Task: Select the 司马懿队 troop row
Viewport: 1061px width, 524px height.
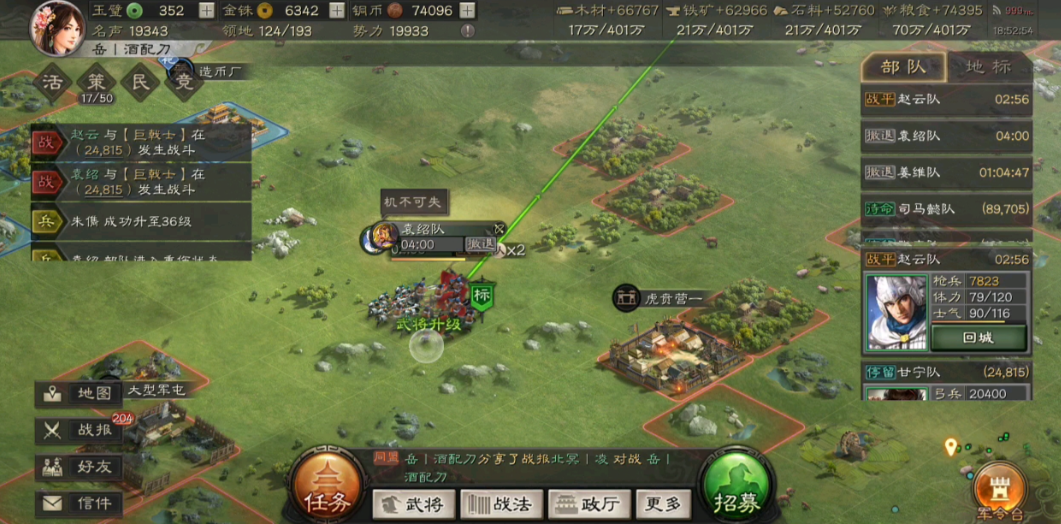Action: click(x=946, y=209)
